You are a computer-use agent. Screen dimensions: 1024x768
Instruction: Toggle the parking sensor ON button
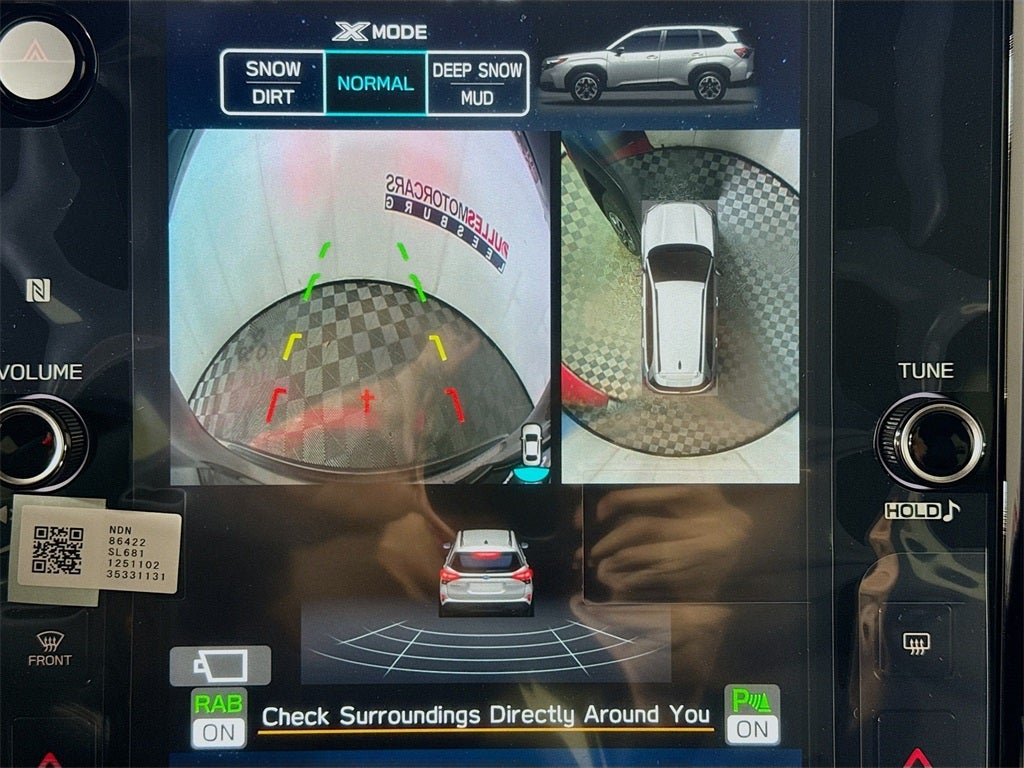752,715
